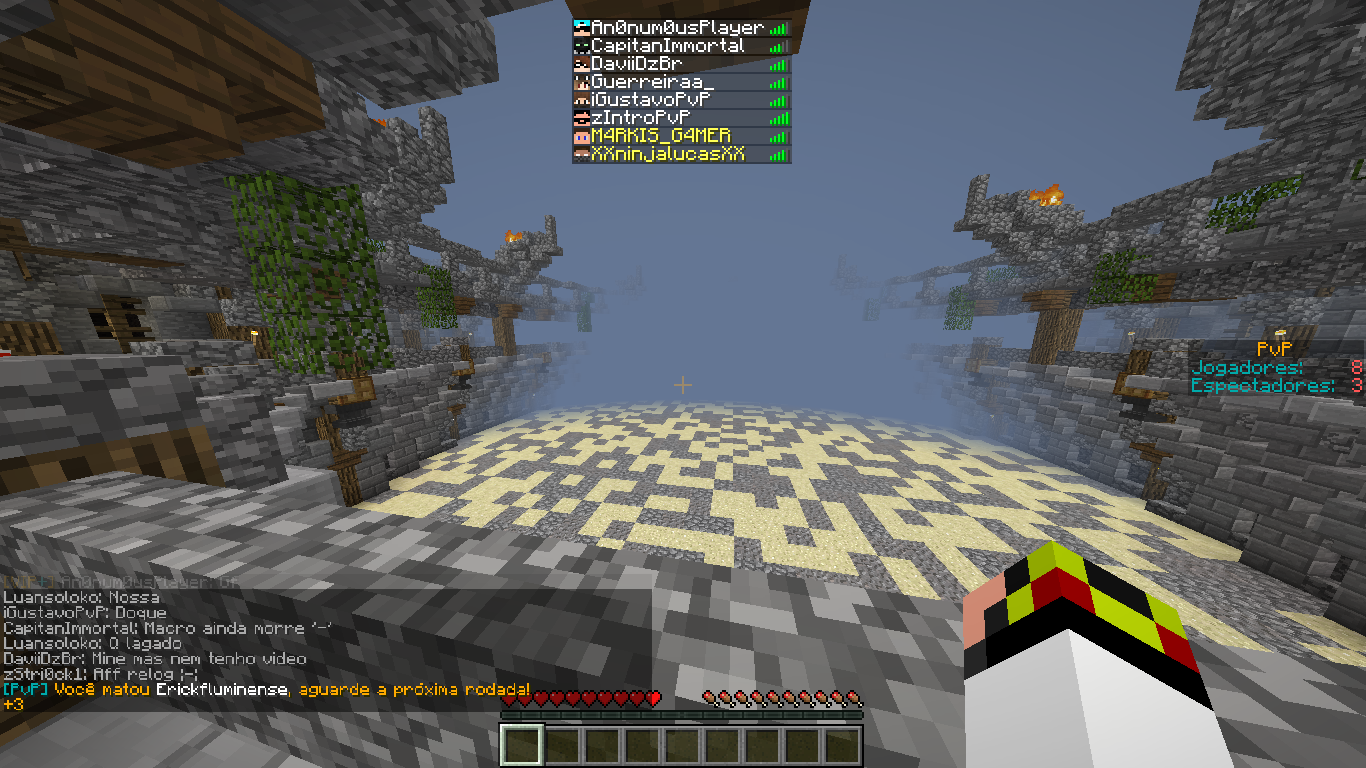Click CapitanImmortal's row in the tab list
The height and width of the screenshot is (768, 1366).
tap(668, 46)
